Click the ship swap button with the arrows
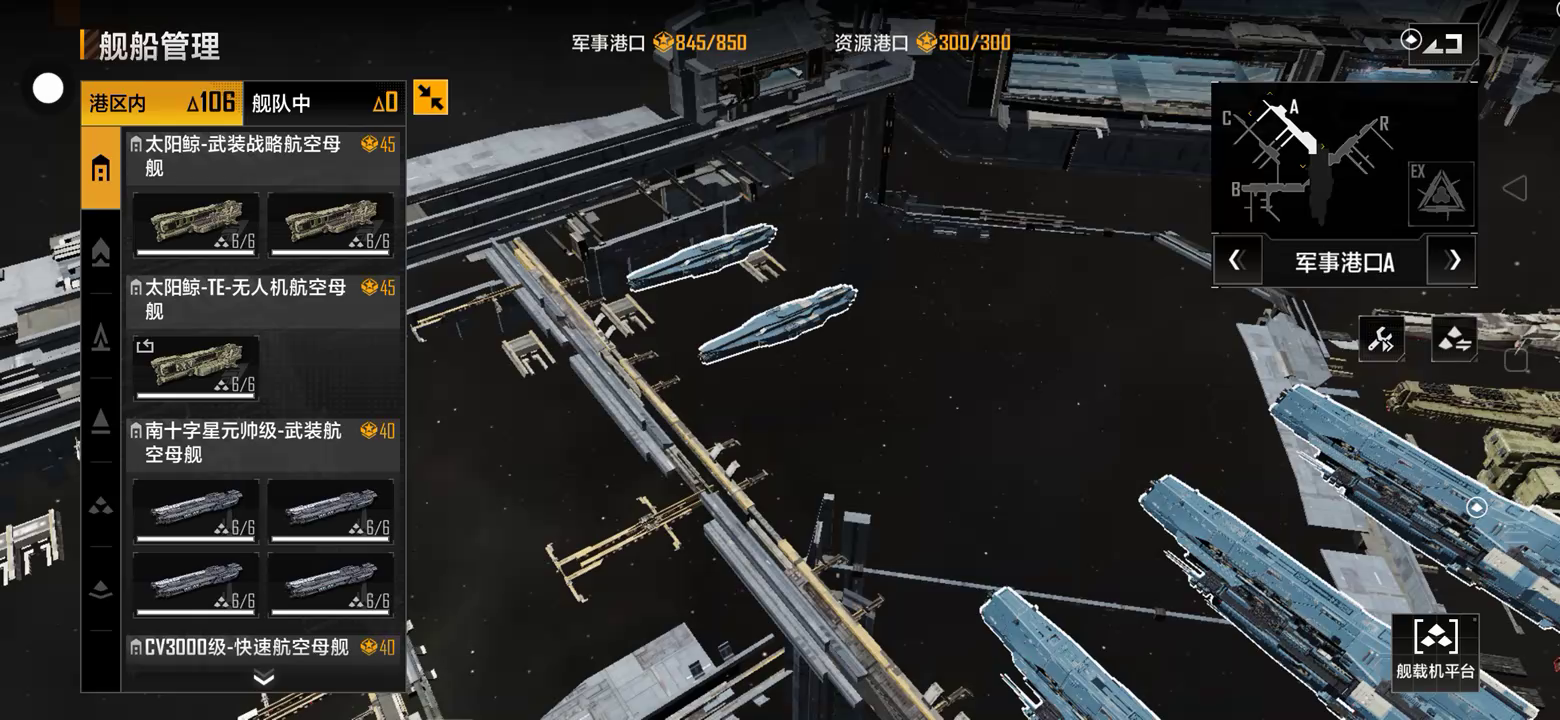This screenshot has height=720, width=1560. coord(1454,340)
